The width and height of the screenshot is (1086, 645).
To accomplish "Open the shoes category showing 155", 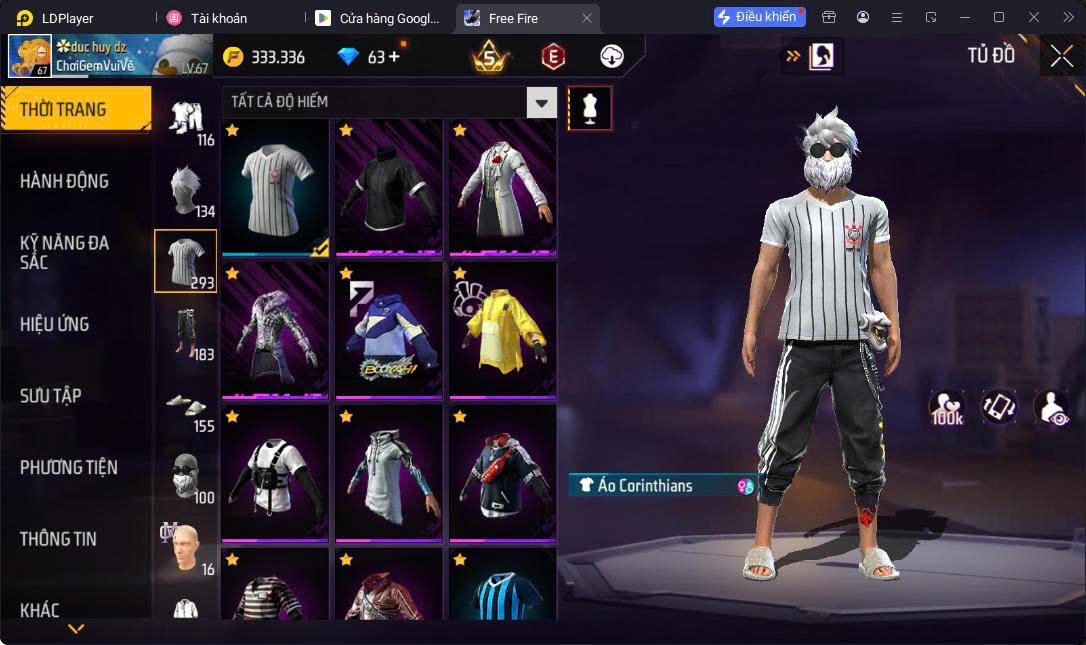I will pyautogui.click(x=186, y=405).
